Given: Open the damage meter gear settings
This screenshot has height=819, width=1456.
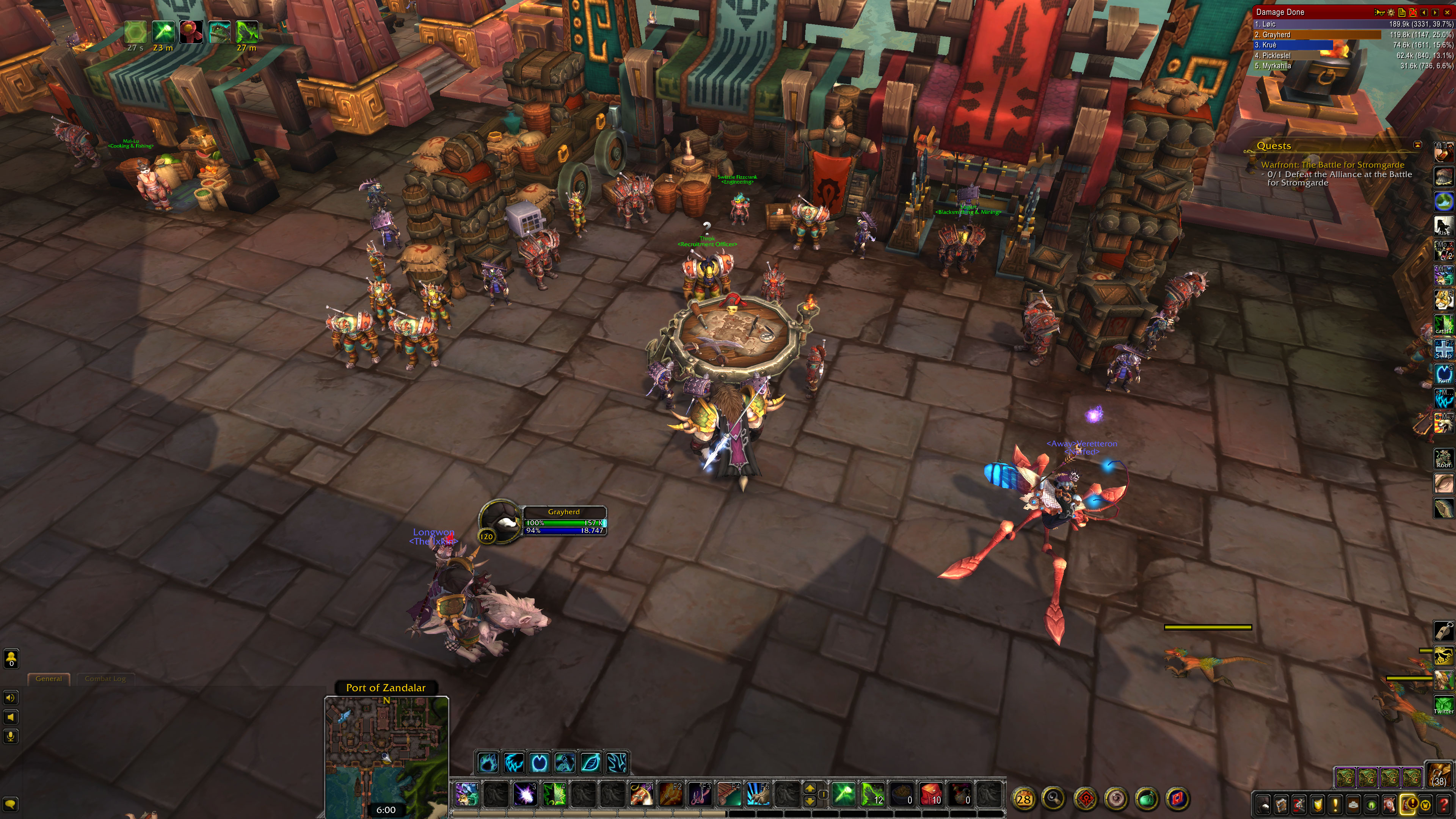Looking at the screenshot, I should tap(1391, 12).
